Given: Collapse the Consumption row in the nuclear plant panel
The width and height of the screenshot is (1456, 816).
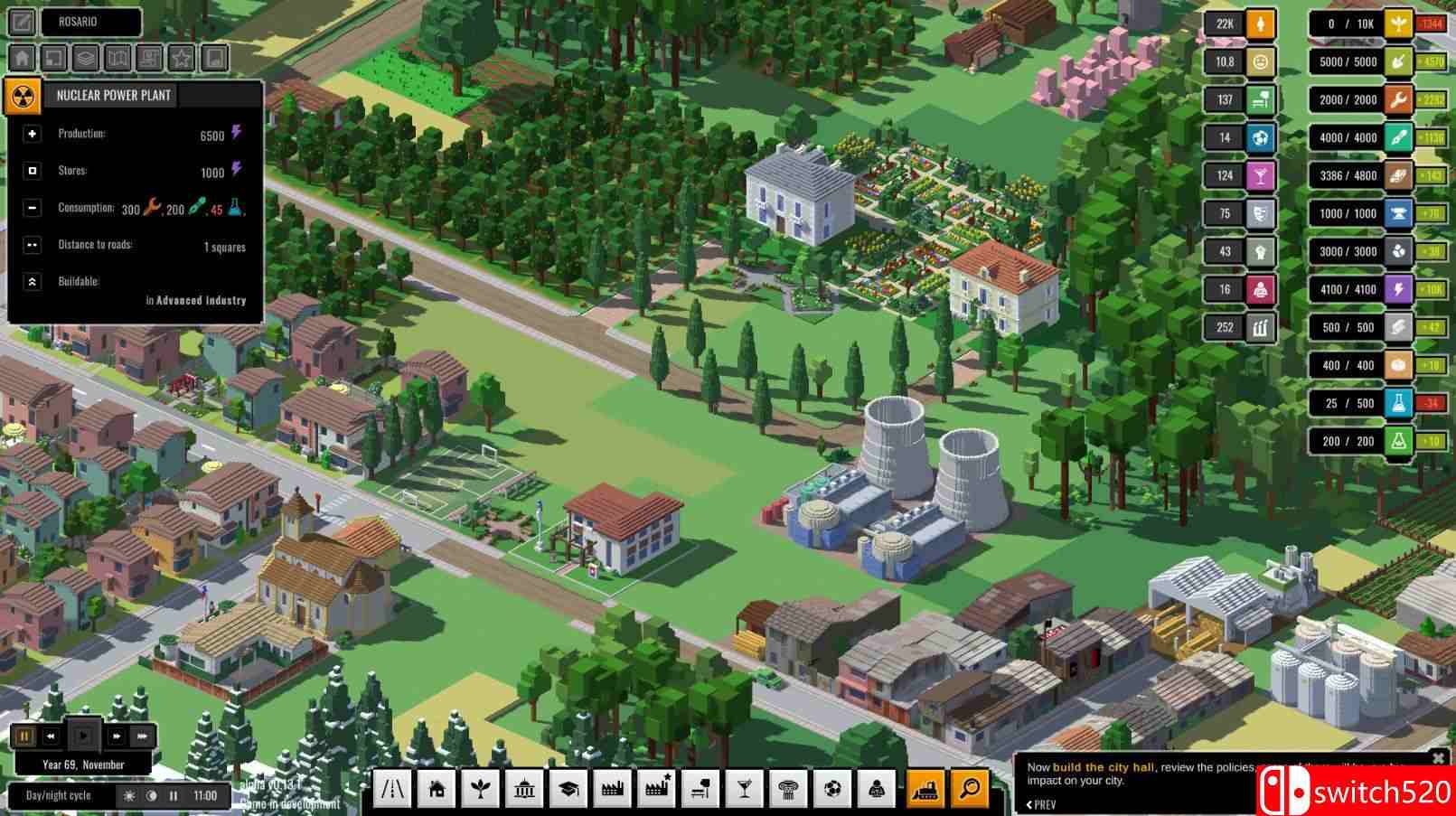Looking at the screenshot, I should pyautogui.click(x=33, y=207).
